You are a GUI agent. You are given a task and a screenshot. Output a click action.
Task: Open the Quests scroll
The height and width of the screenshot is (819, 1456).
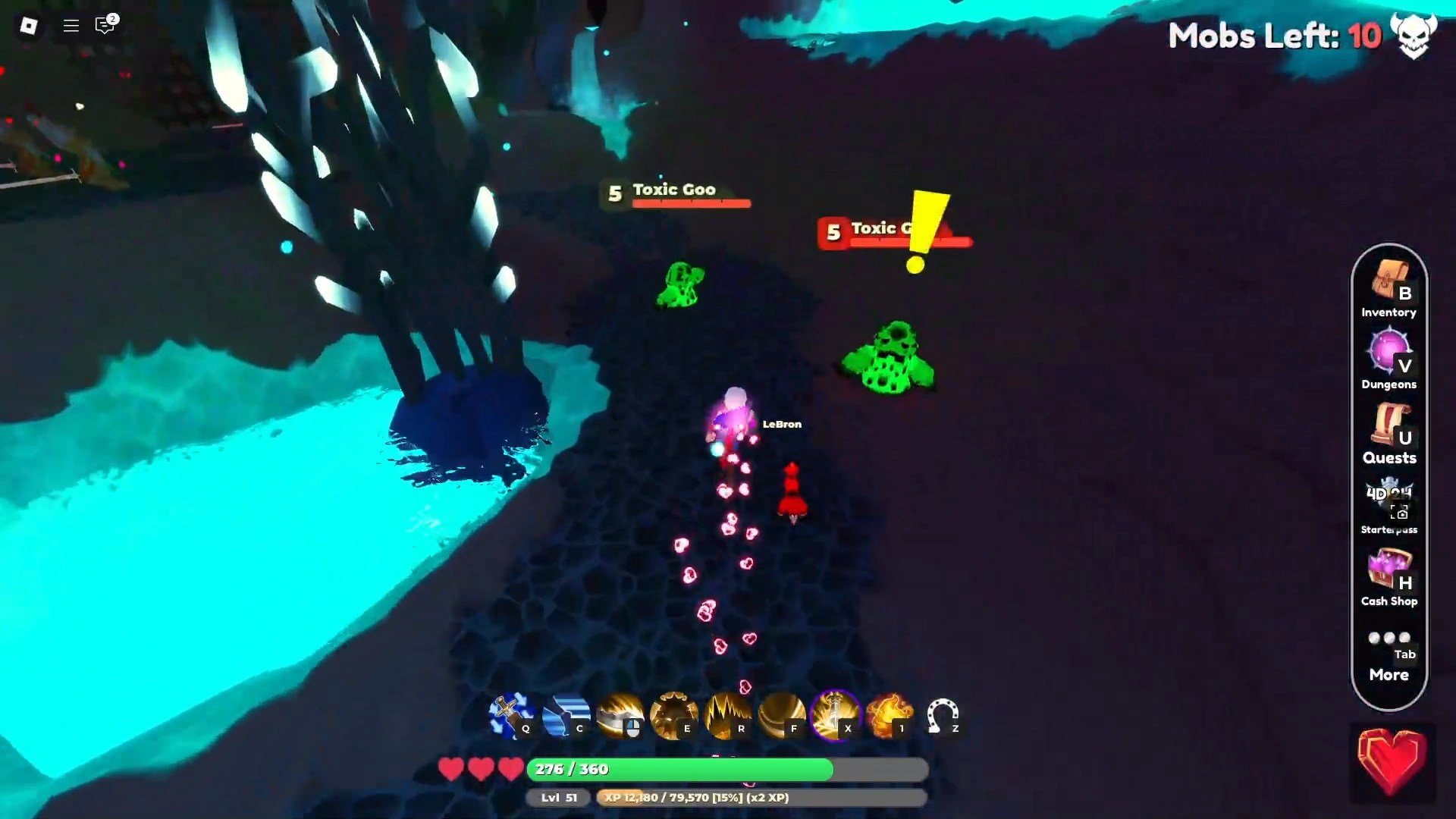pos(1389,432)
